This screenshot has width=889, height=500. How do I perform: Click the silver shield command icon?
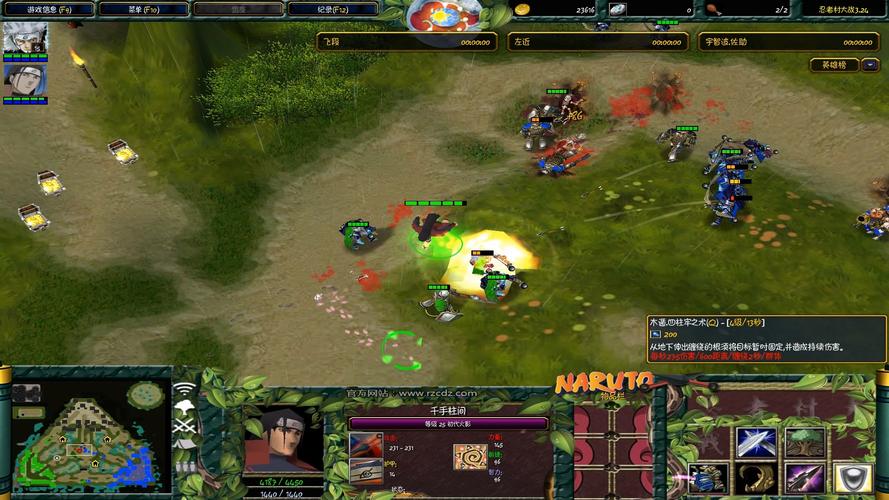click(852, 478)
